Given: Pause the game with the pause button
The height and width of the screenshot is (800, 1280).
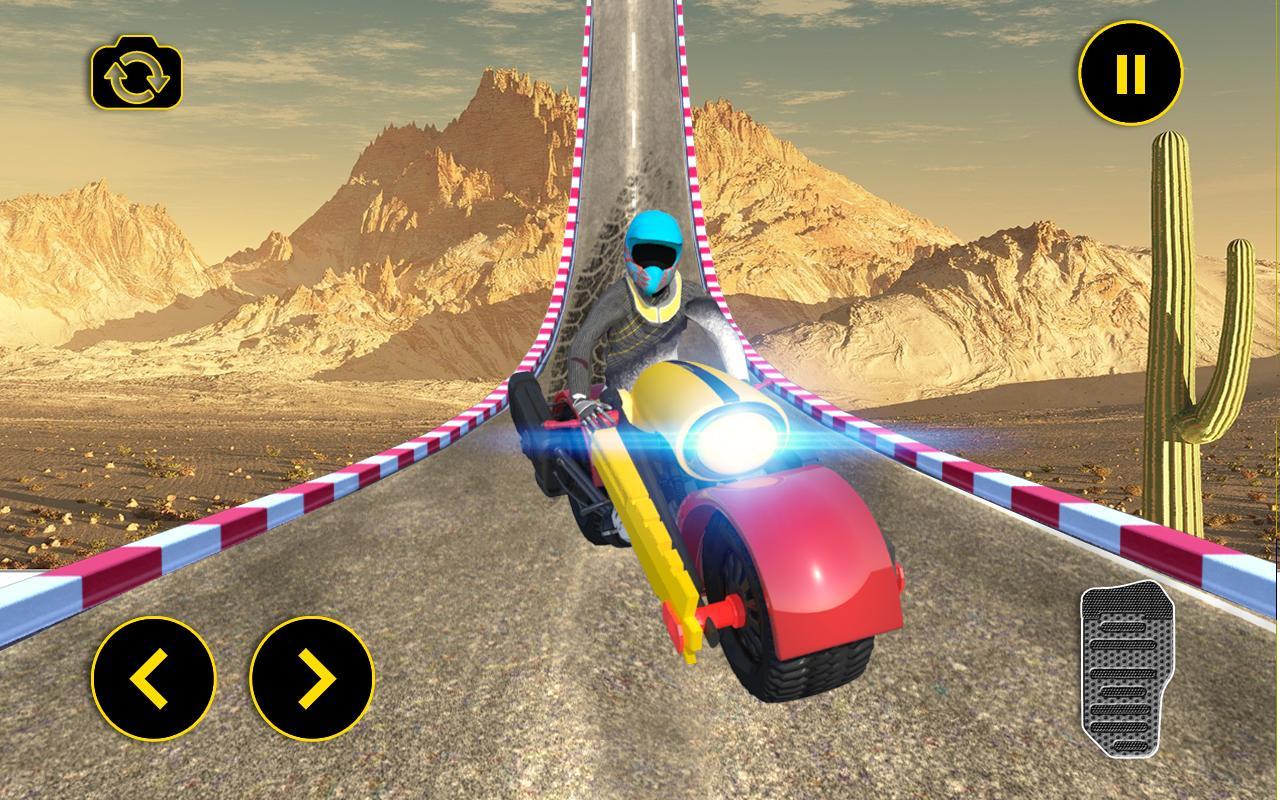Looking at the screenshot, I should click(1130, 73).
